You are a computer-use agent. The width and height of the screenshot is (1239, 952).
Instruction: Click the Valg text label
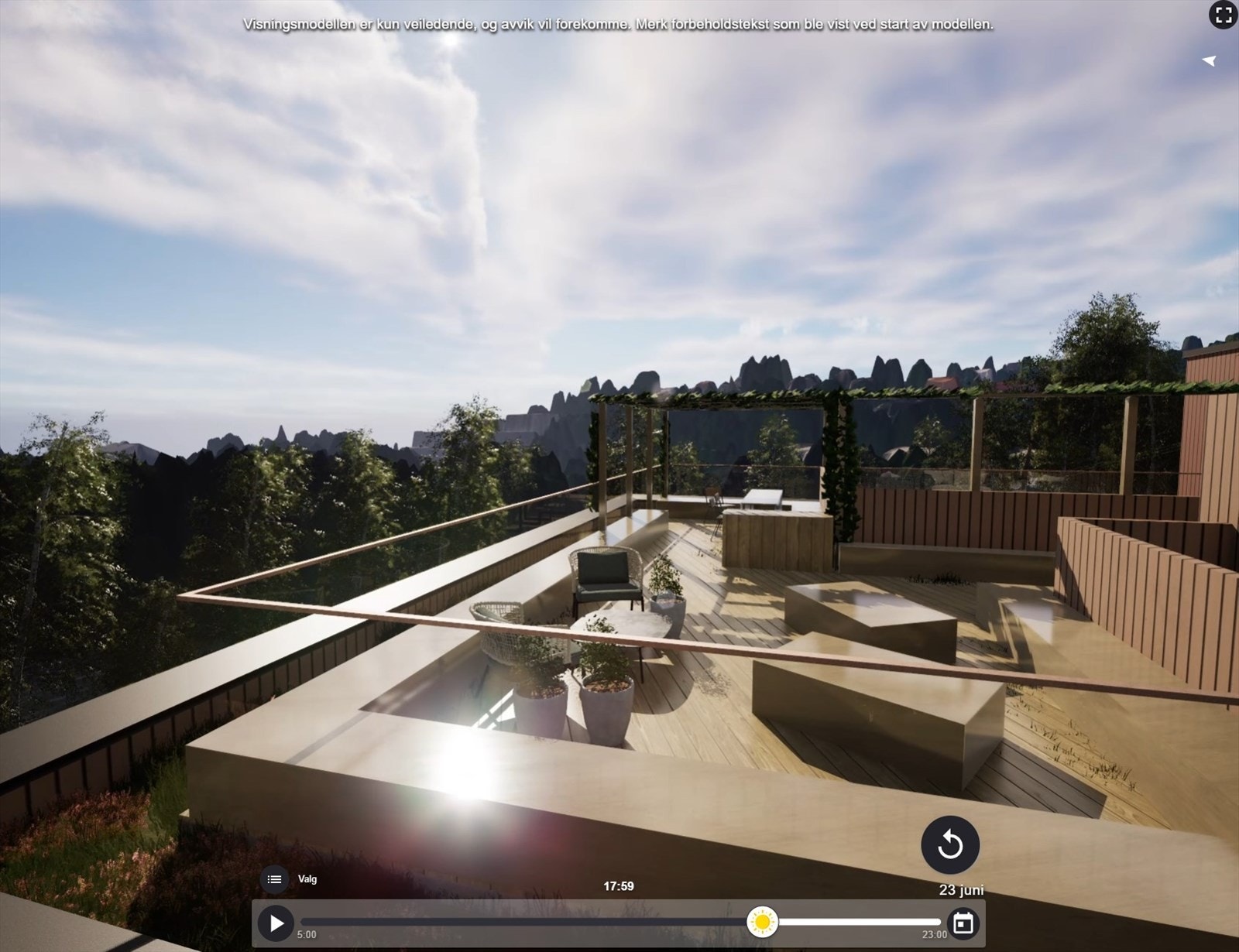coord(307,878)
